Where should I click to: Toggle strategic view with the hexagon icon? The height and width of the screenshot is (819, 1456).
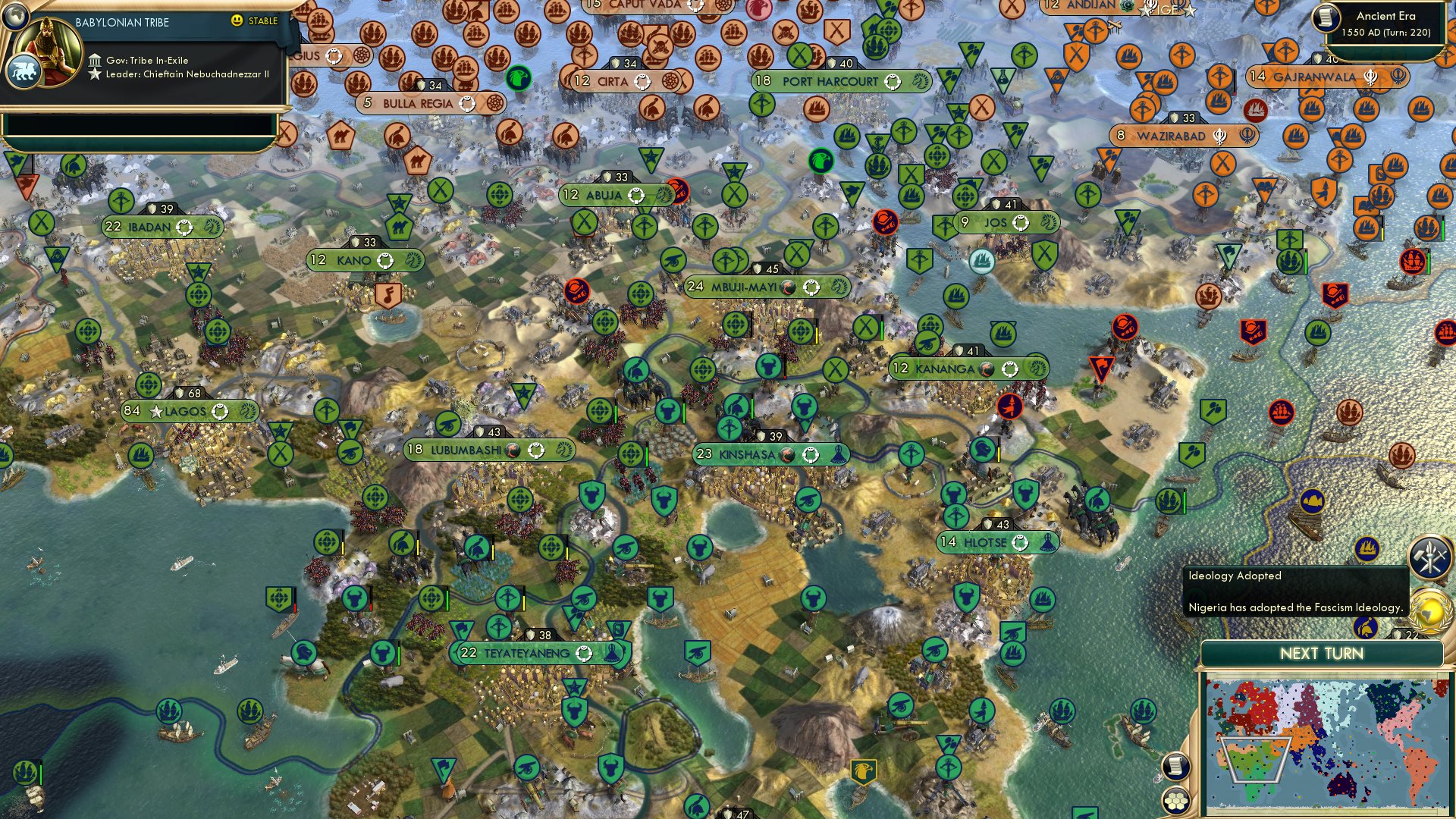tap(1175, 802)
